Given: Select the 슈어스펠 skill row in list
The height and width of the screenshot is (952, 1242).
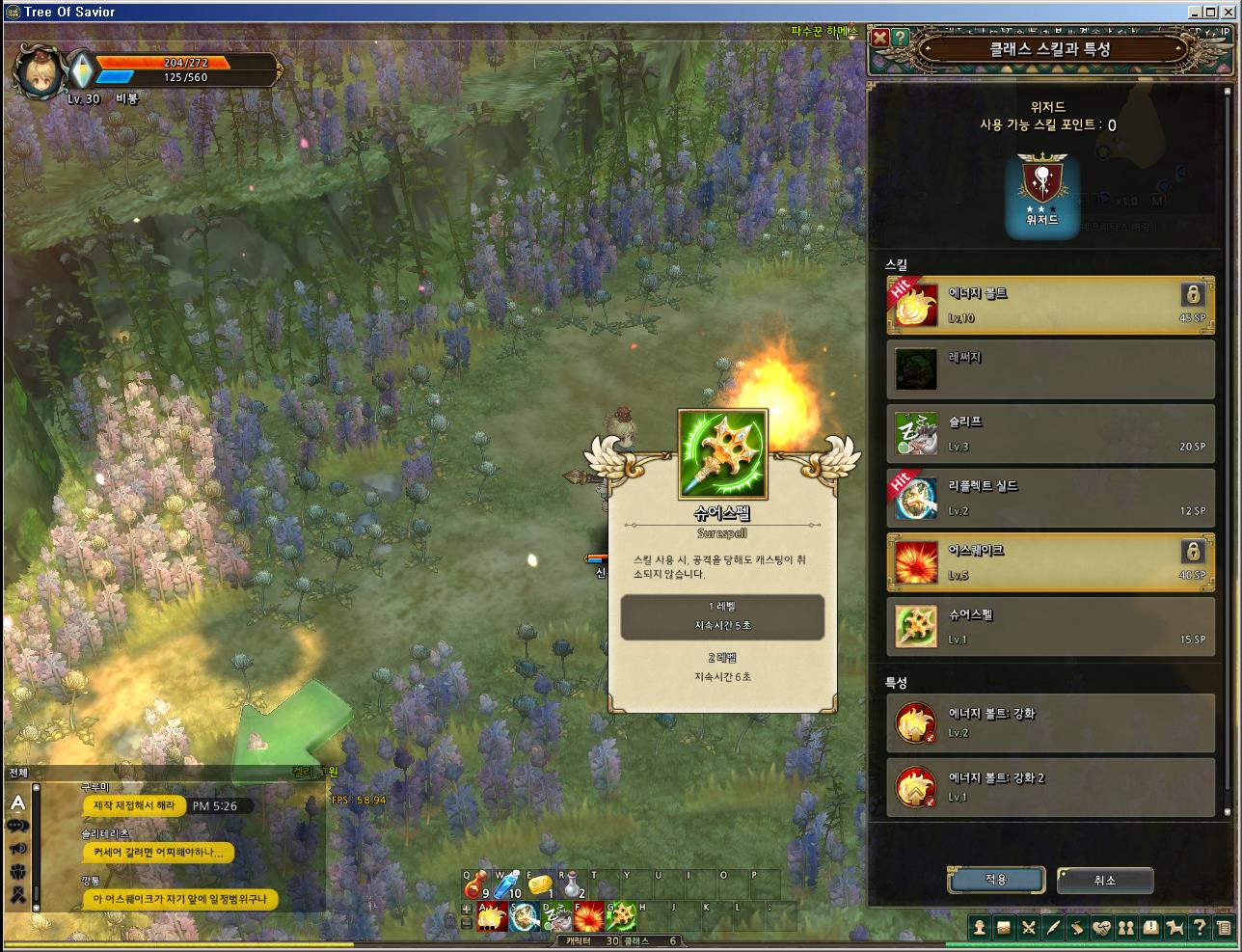Looking at the screenshot, I should click(1050, 626).
